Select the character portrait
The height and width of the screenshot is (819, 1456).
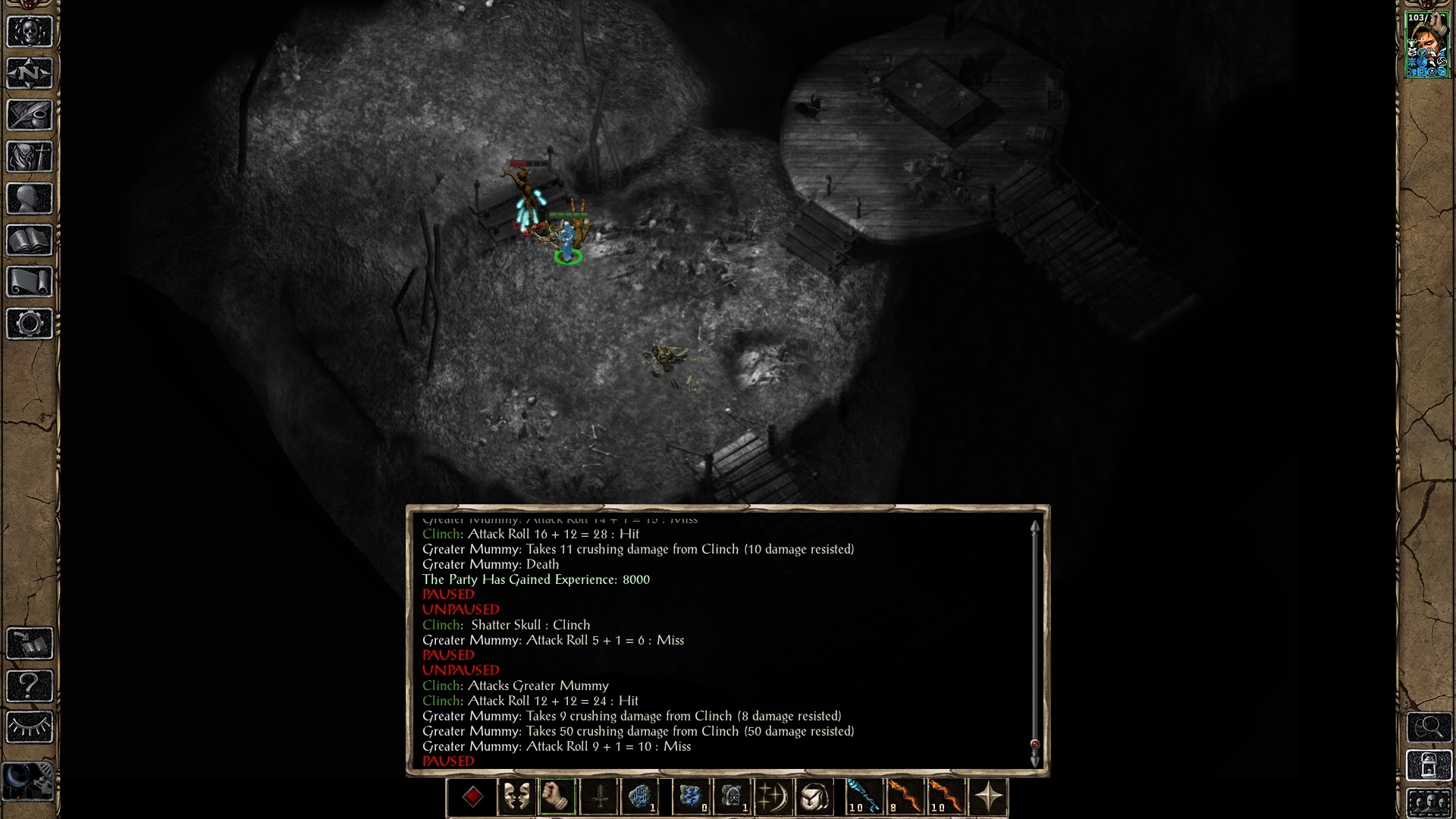click(1428, 45)
